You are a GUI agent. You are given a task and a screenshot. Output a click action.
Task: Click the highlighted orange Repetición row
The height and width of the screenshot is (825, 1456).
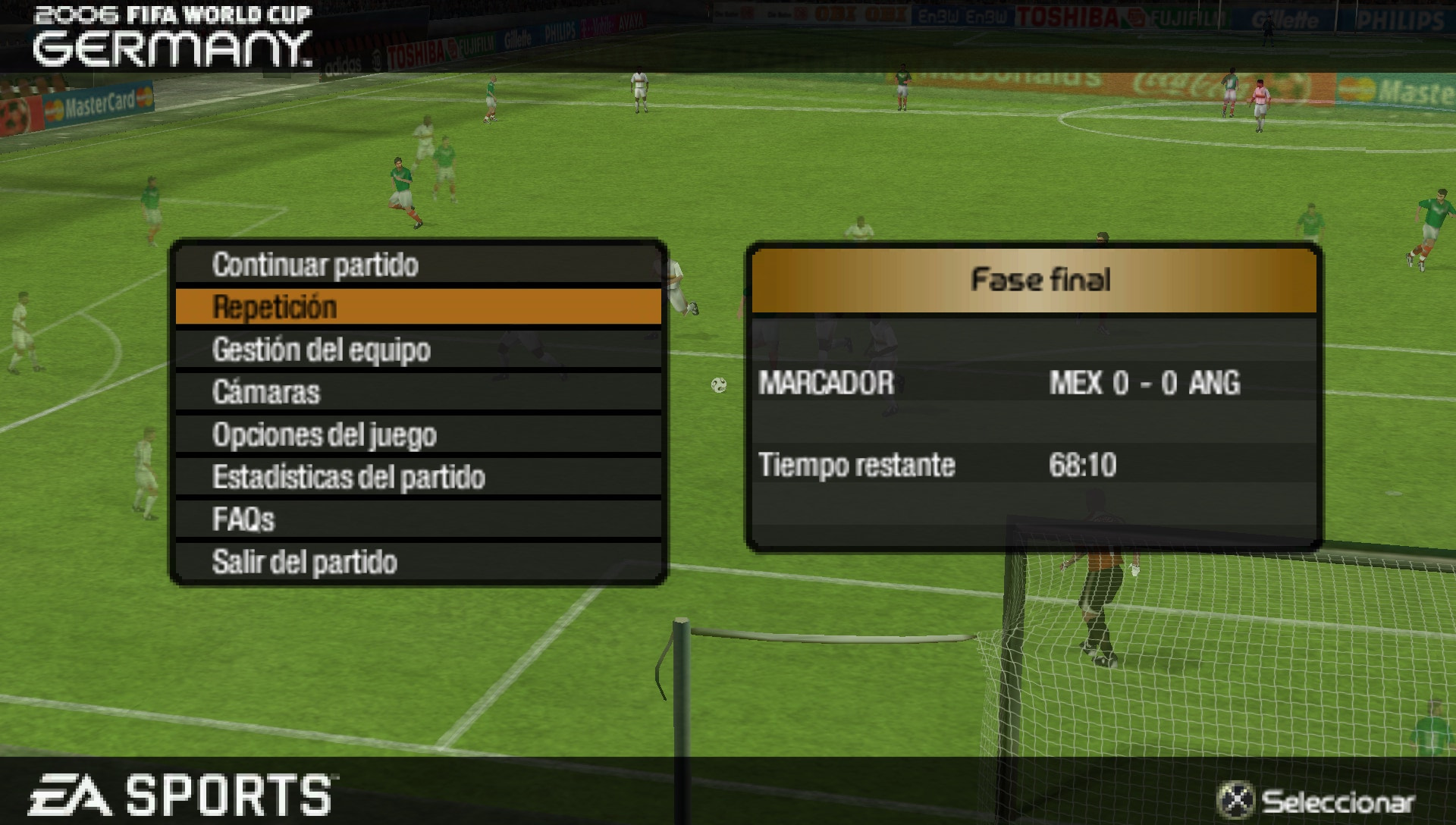pyautogui.click(x=421, y=308)
